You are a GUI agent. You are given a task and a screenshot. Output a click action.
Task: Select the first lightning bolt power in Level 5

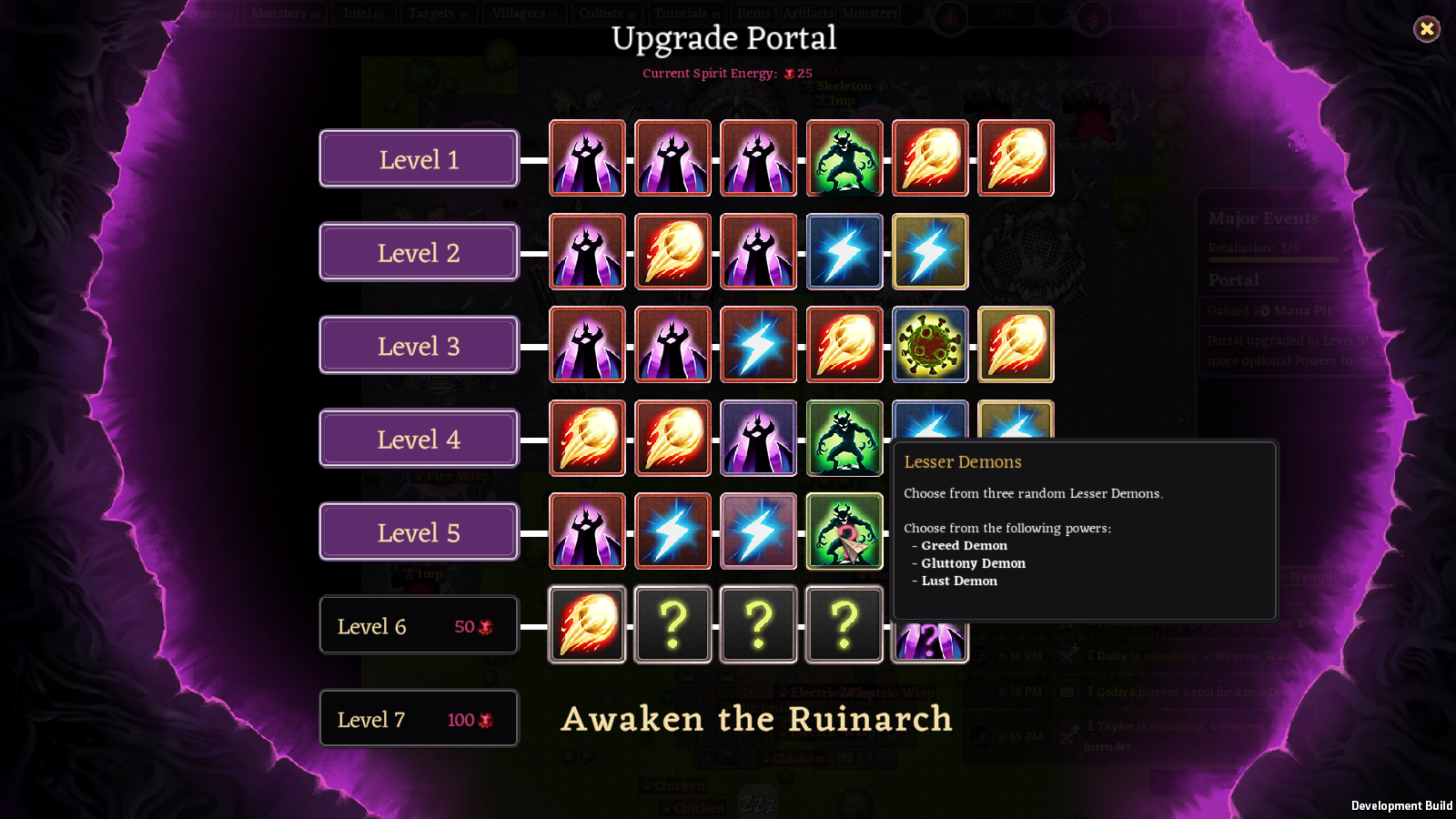(672, 531)
